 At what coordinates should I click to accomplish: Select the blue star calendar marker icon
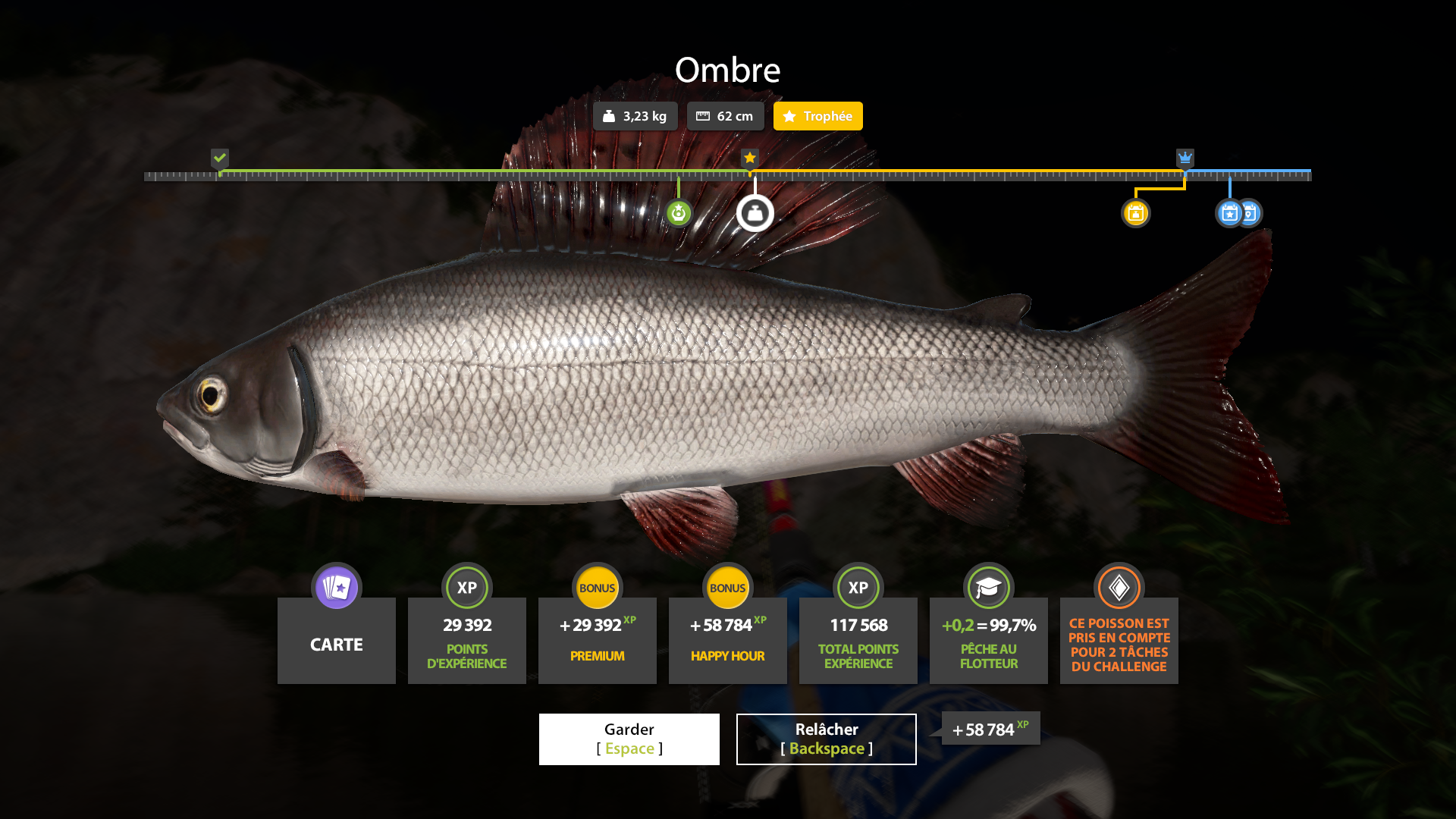[x=1229, y=213]
